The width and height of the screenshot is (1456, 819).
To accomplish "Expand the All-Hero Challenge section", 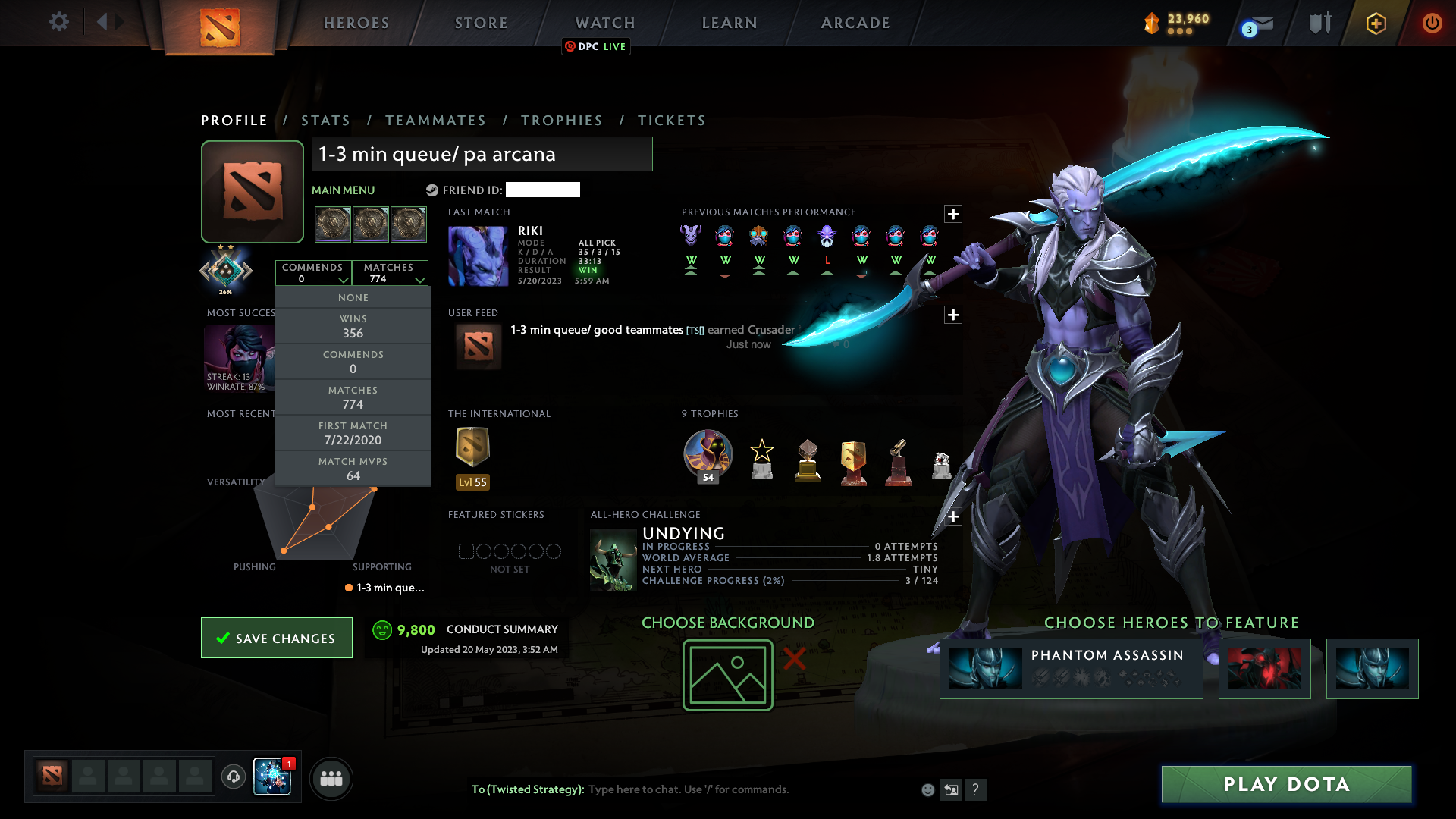I will [953, 517].
